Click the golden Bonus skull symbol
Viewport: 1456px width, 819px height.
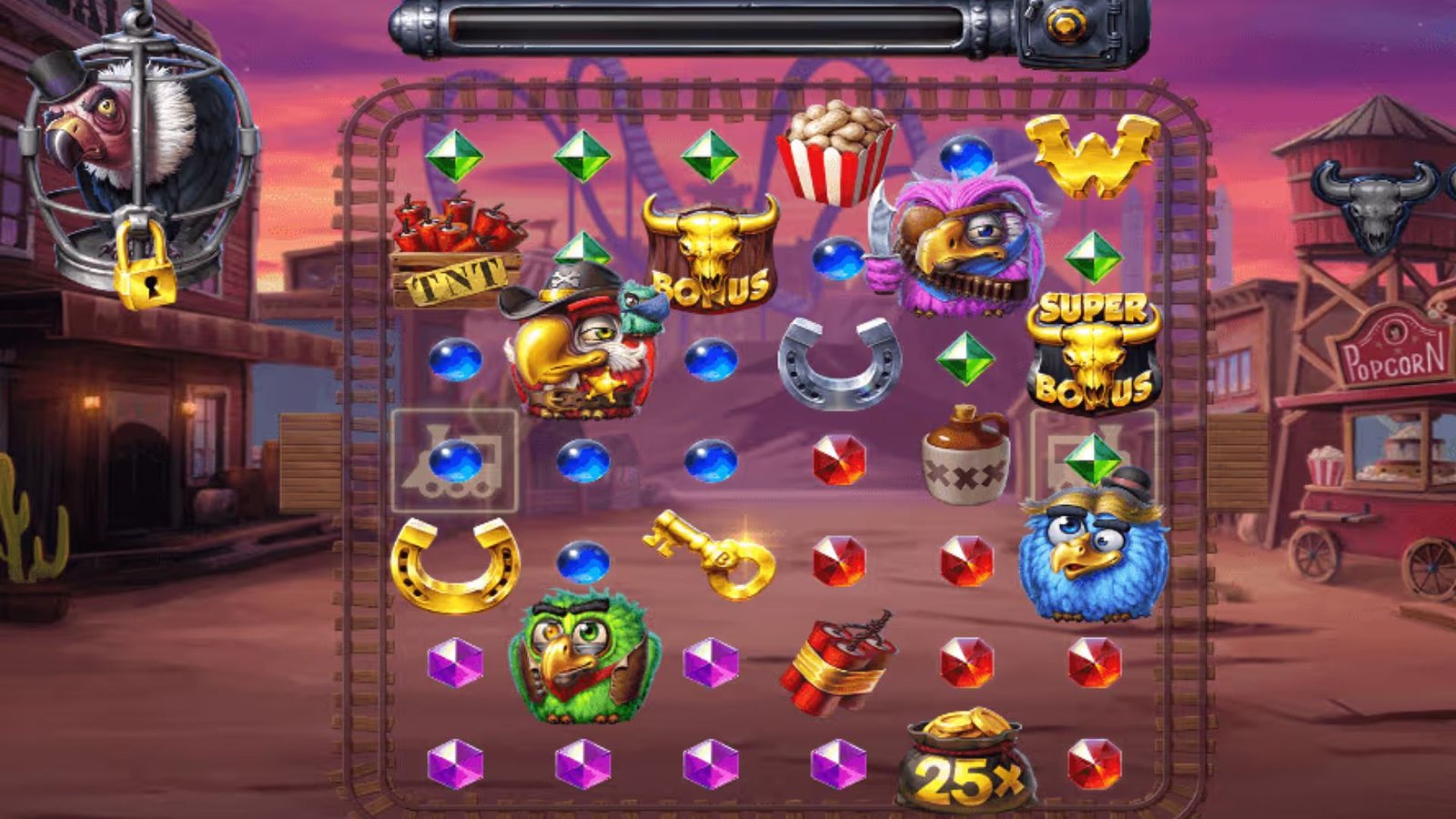[711, 255]
